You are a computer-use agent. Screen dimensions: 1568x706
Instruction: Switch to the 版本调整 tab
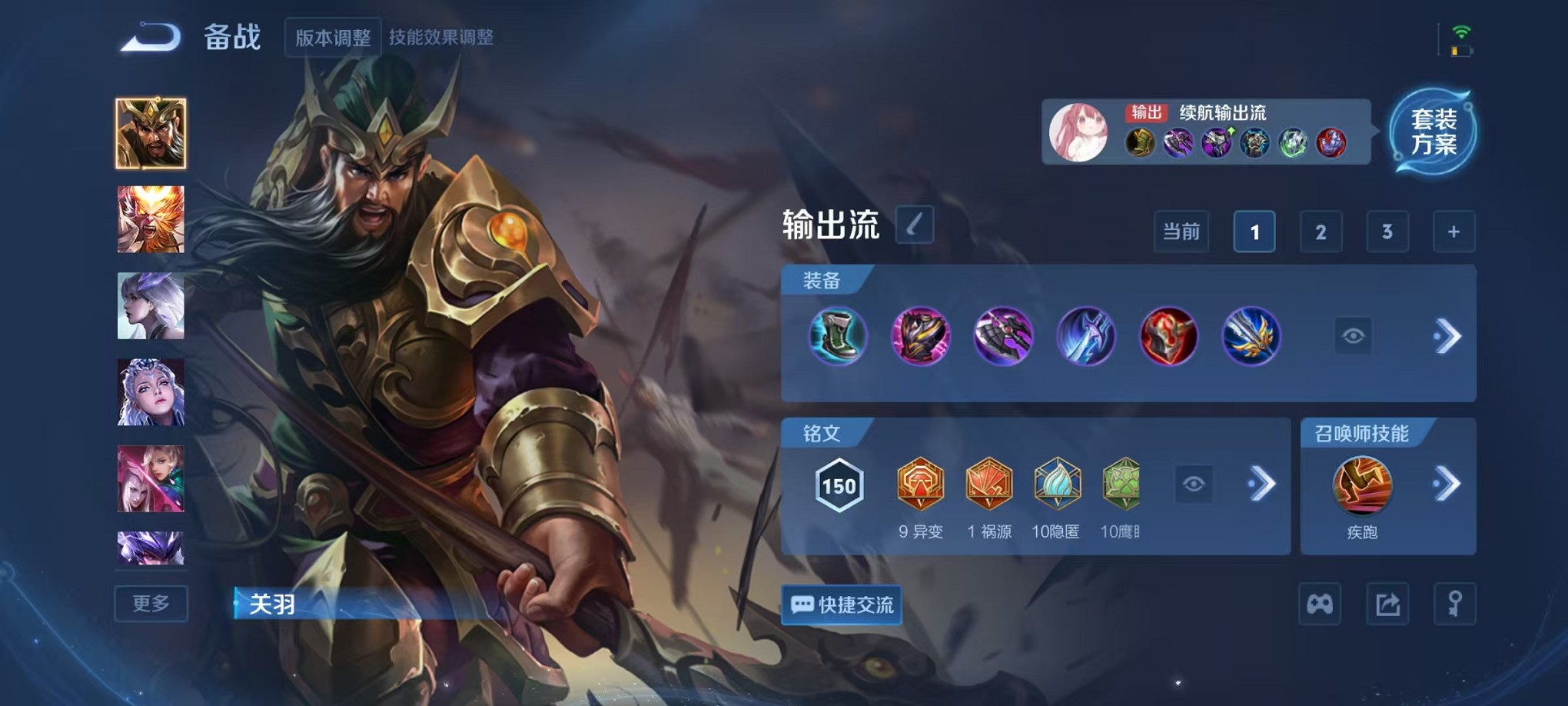(332, 36)
